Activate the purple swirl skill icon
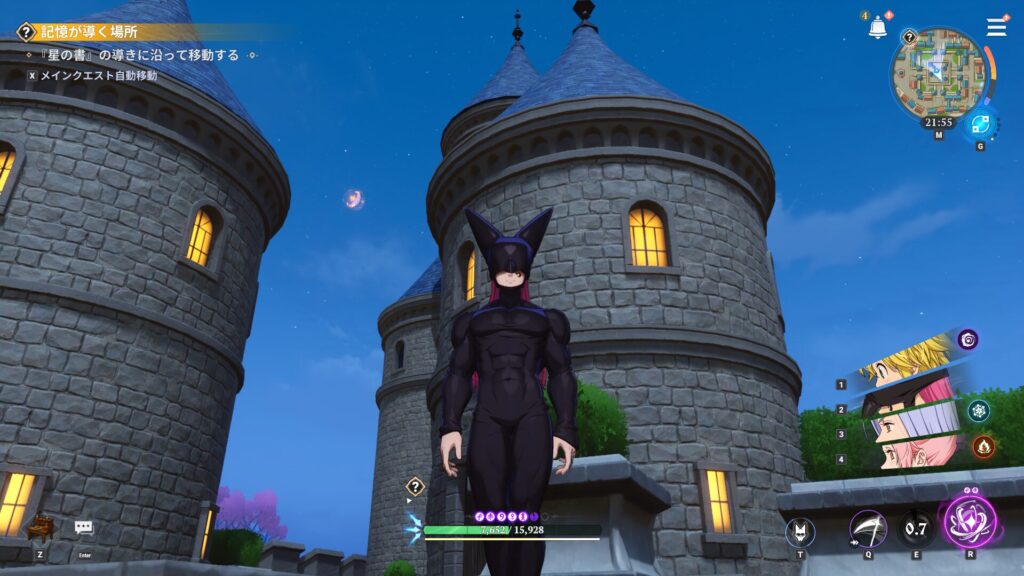The image size is (1024, 576). [x=968, y=340]
